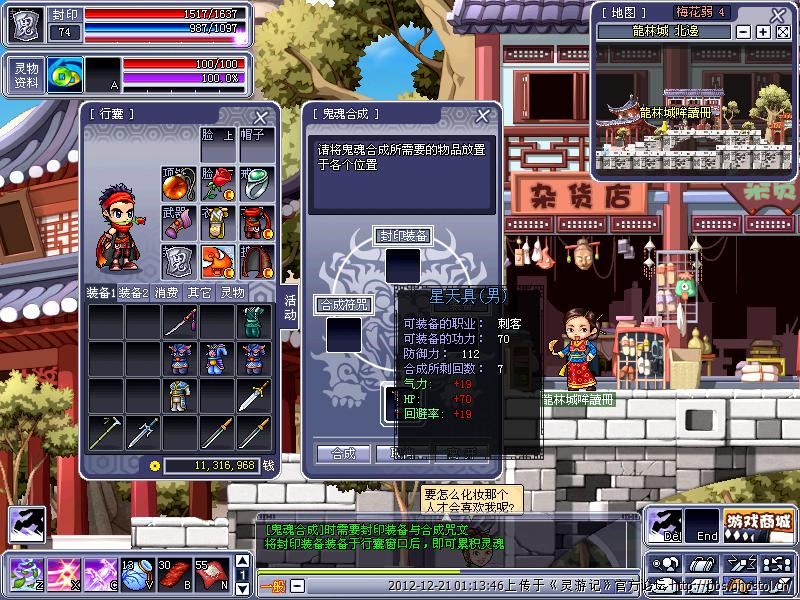Open the 消费 consumables tab
The image size is (800, 600).
[x=166, y=293]
